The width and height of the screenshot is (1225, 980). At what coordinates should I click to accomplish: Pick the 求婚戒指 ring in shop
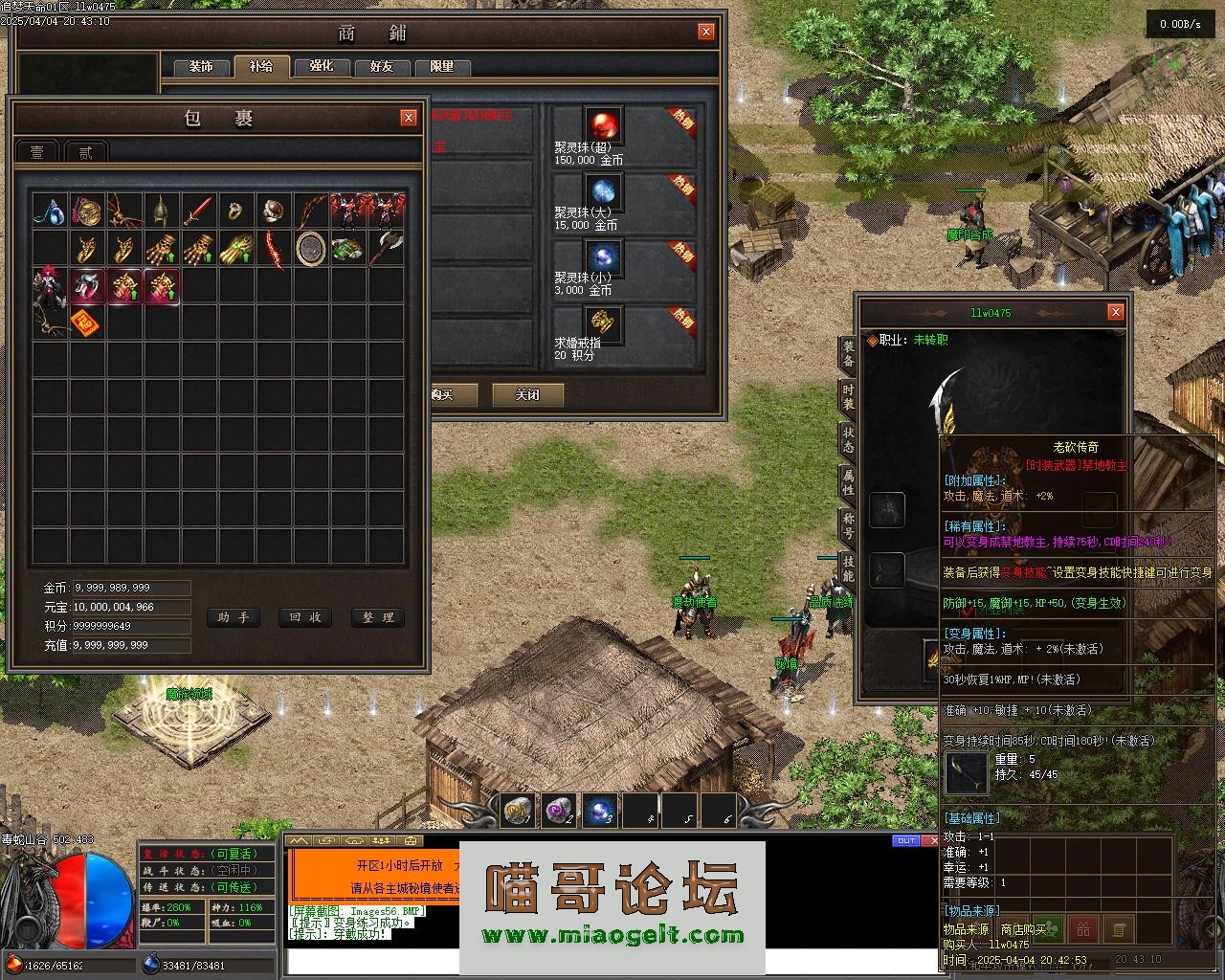tap(604, 323)
